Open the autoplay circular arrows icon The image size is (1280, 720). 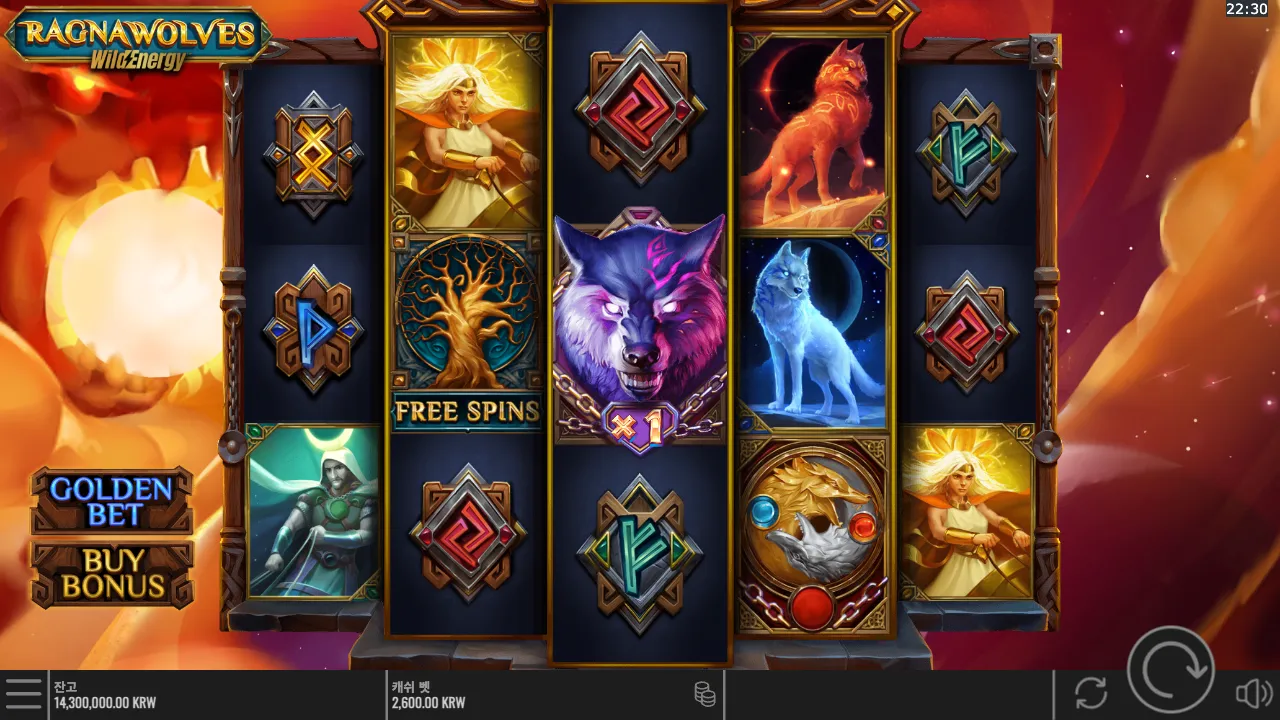(1089, 694)
